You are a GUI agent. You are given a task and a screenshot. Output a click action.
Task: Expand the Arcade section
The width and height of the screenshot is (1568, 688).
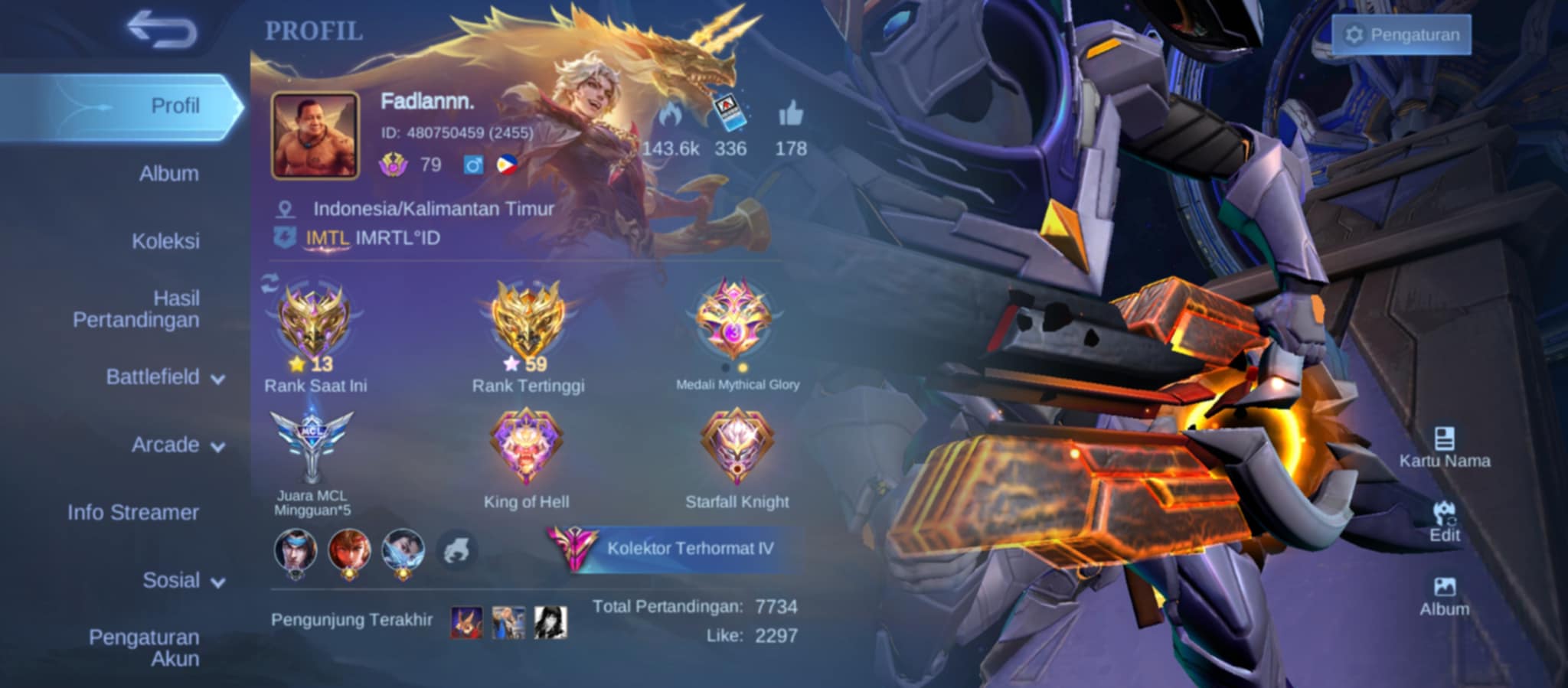(178, 445)
